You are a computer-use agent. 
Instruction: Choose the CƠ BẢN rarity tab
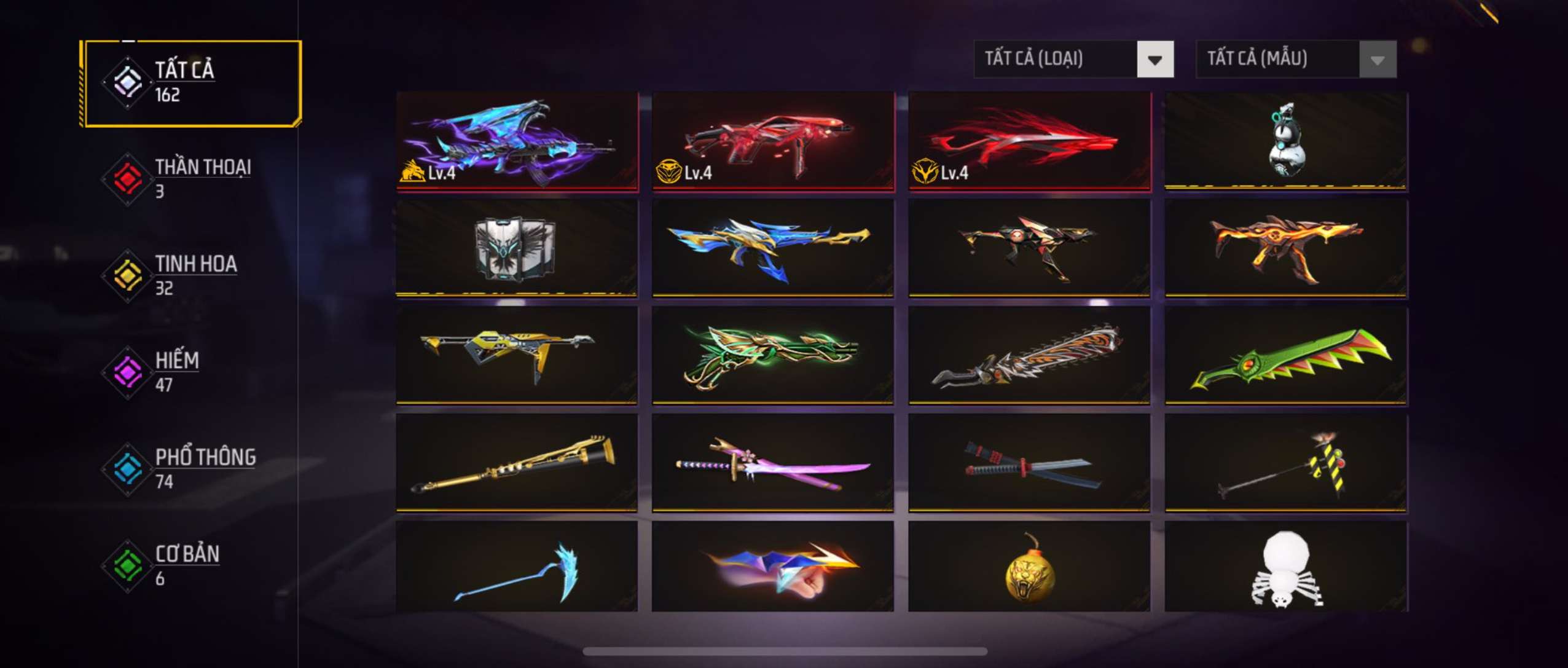(190, 565)
